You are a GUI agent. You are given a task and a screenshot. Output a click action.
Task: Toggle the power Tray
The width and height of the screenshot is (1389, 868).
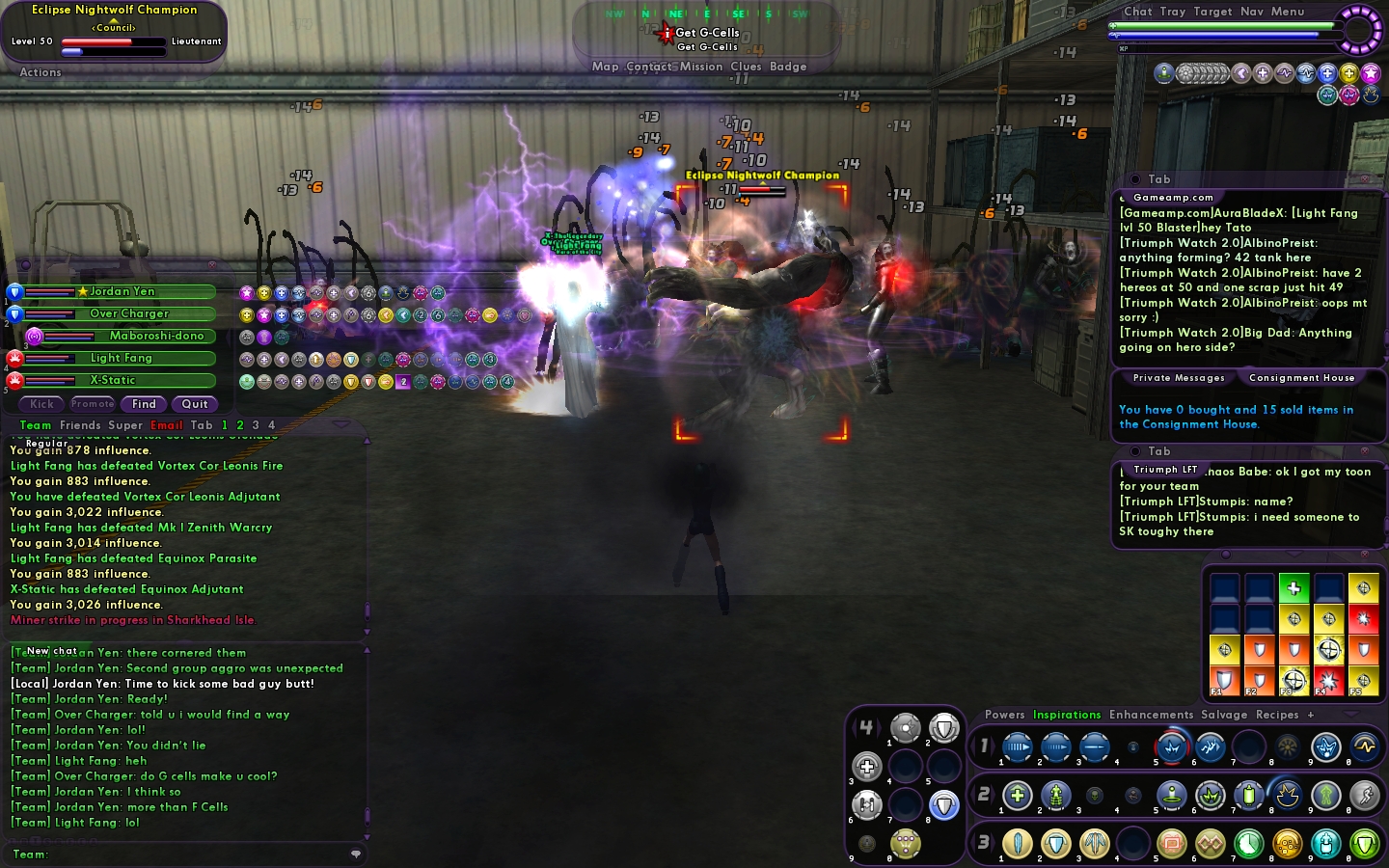click(1173, 12)
